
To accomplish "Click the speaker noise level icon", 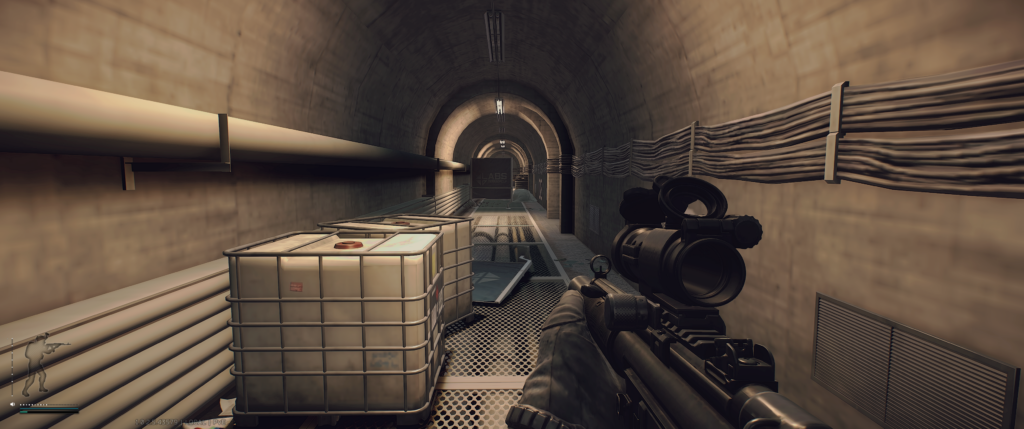I will click(13, 404).
